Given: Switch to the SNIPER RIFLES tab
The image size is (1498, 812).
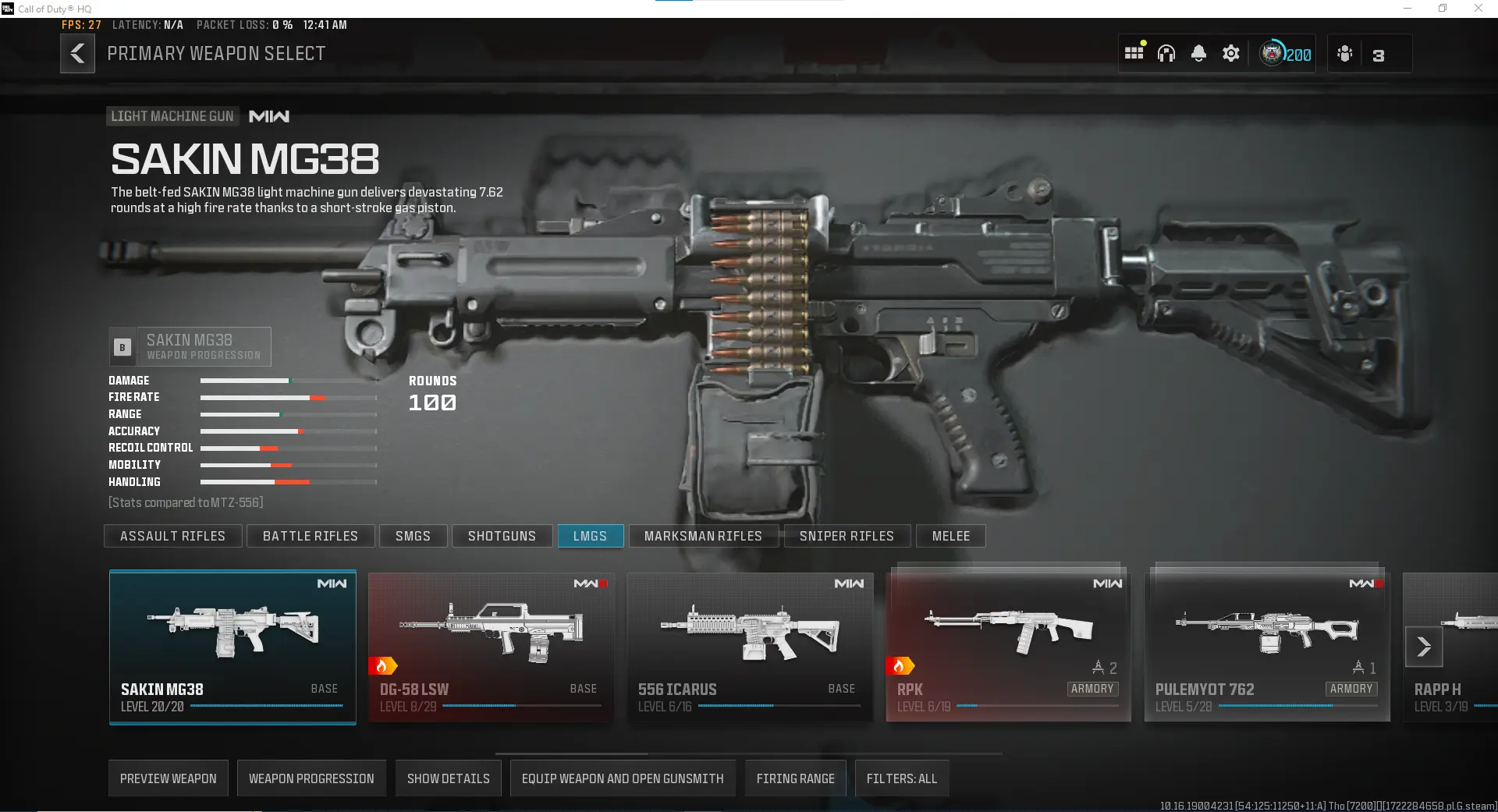Looking at the screenshot, I should click(x=847, y=536).
